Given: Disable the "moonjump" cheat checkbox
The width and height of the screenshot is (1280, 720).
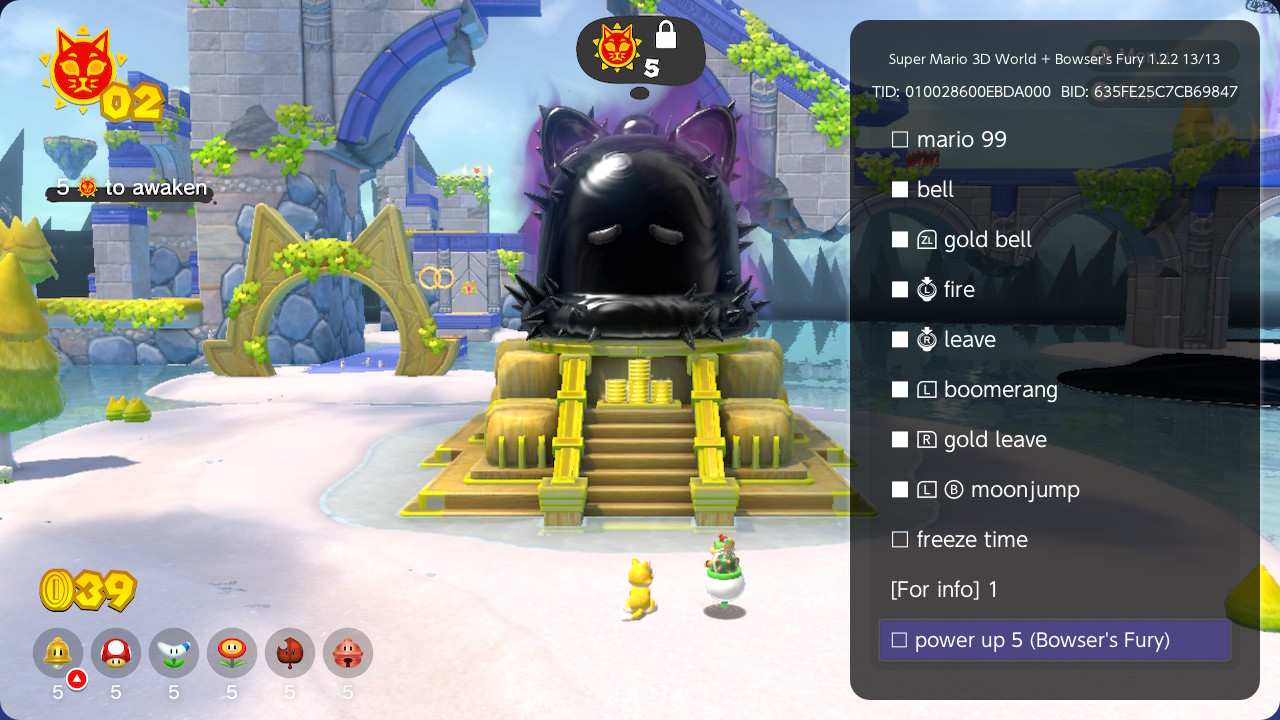Looking at the screenshot, I should [898, 489].
